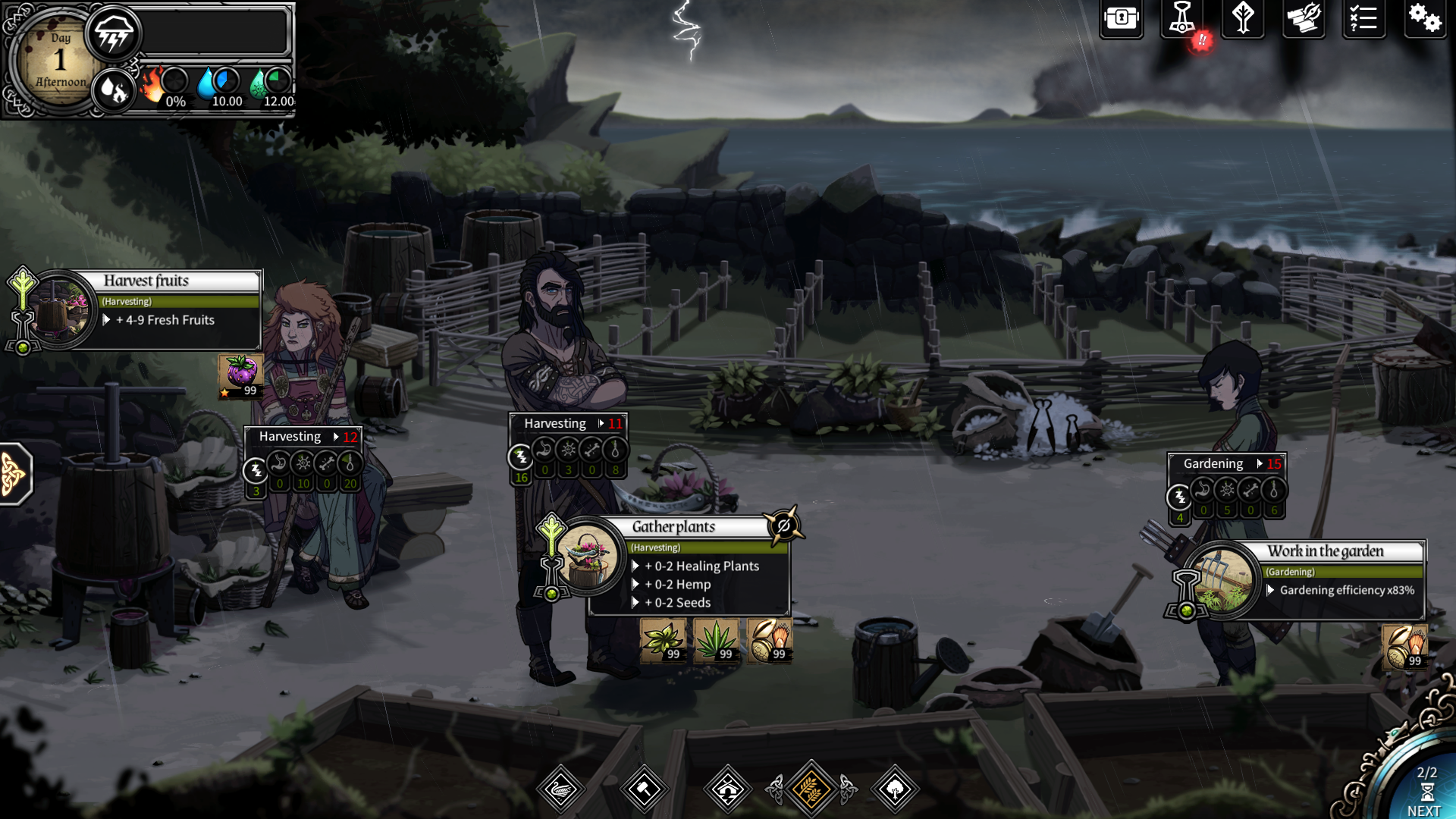This screenshot has width=1456, height=819.
Task: Click the highlighted golden wheat garden icon
Action: 811,788
